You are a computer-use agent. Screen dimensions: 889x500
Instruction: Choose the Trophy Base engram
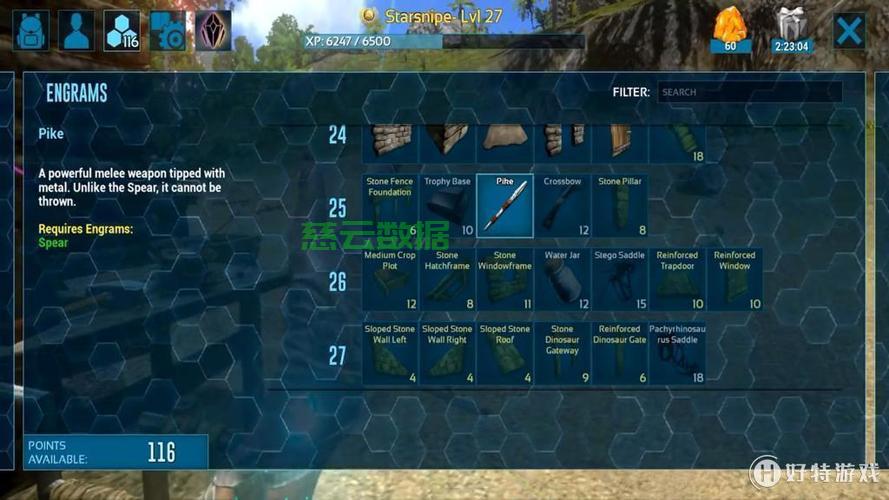pyautogui.click(x=447, y=206)
